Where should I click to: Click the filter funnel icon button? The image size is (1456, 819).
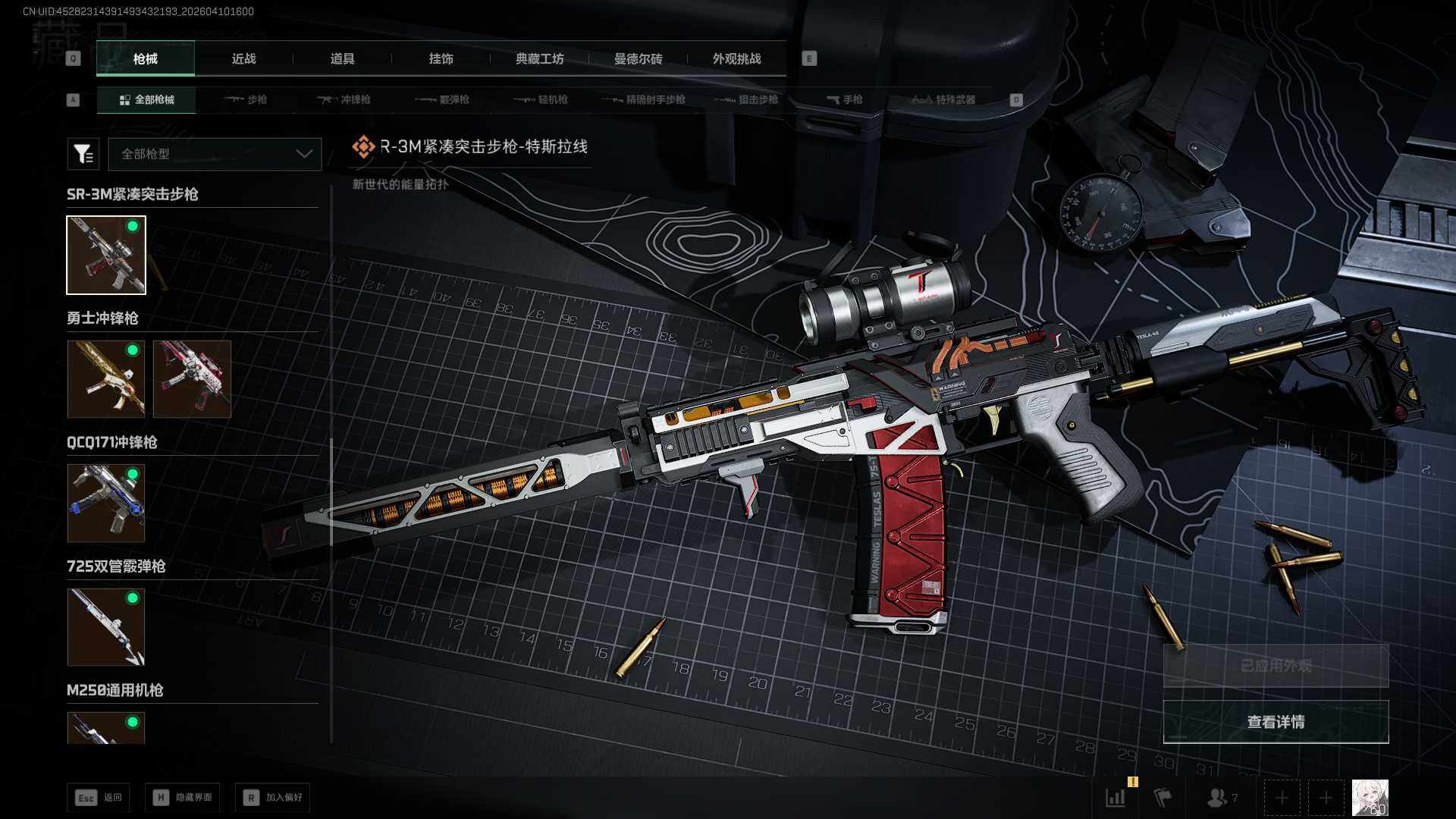(83, 154)
